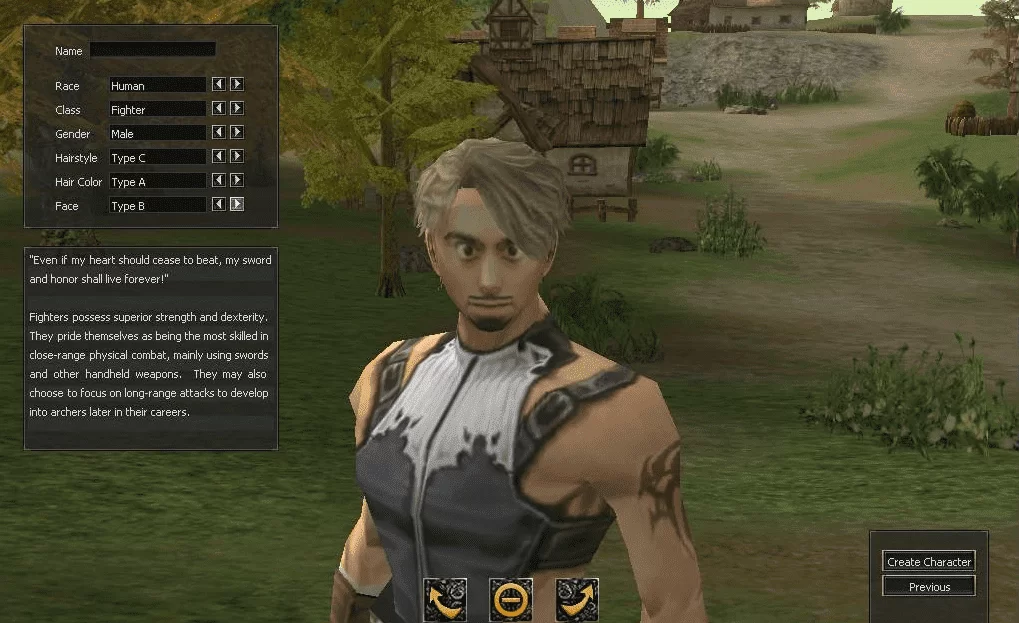Change Gender using its left arrow
1019x623 pixels.
coord(218,133)
